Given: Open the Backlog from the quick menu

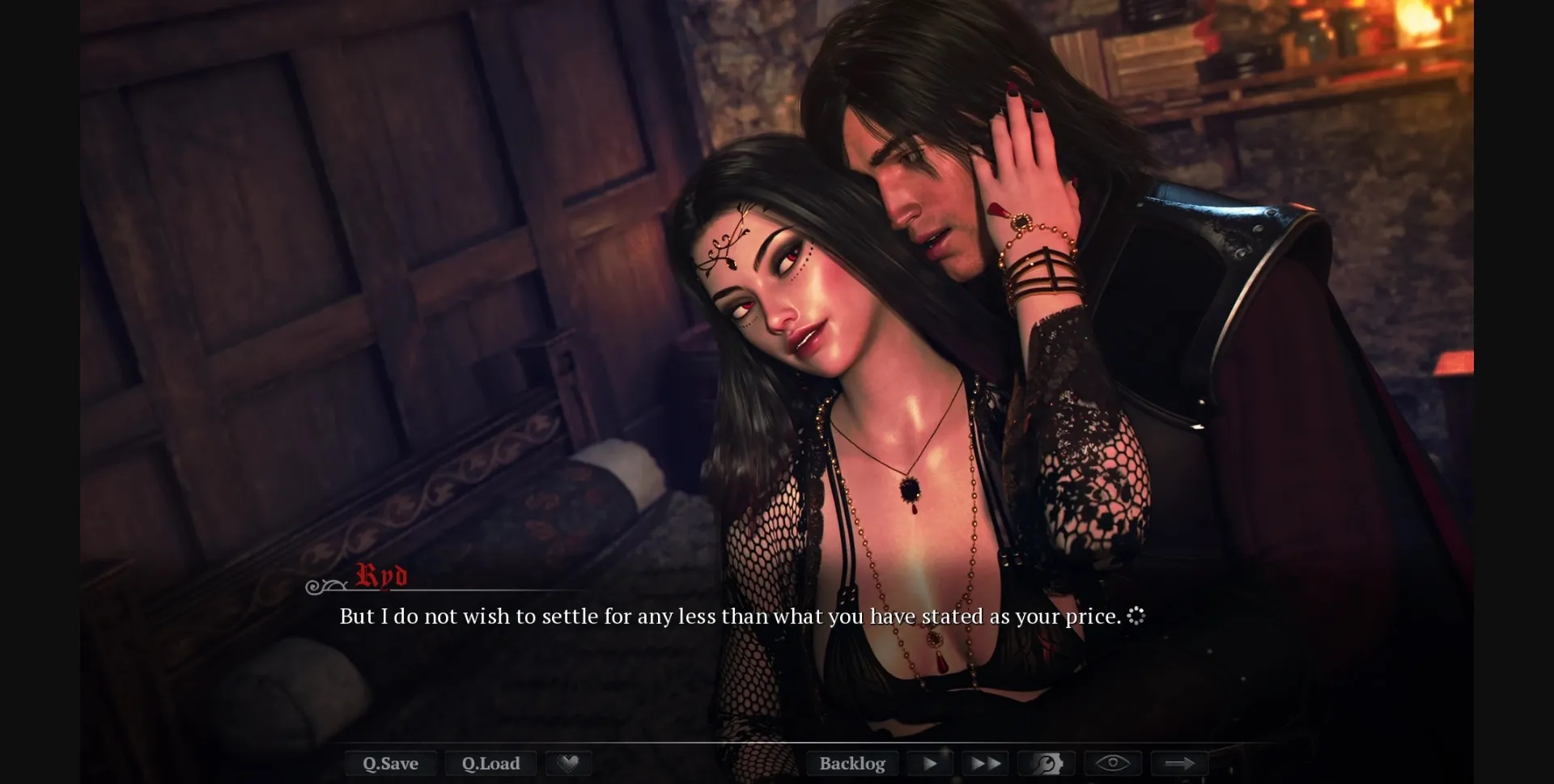Looking at the screenshot, I should 852,763.
